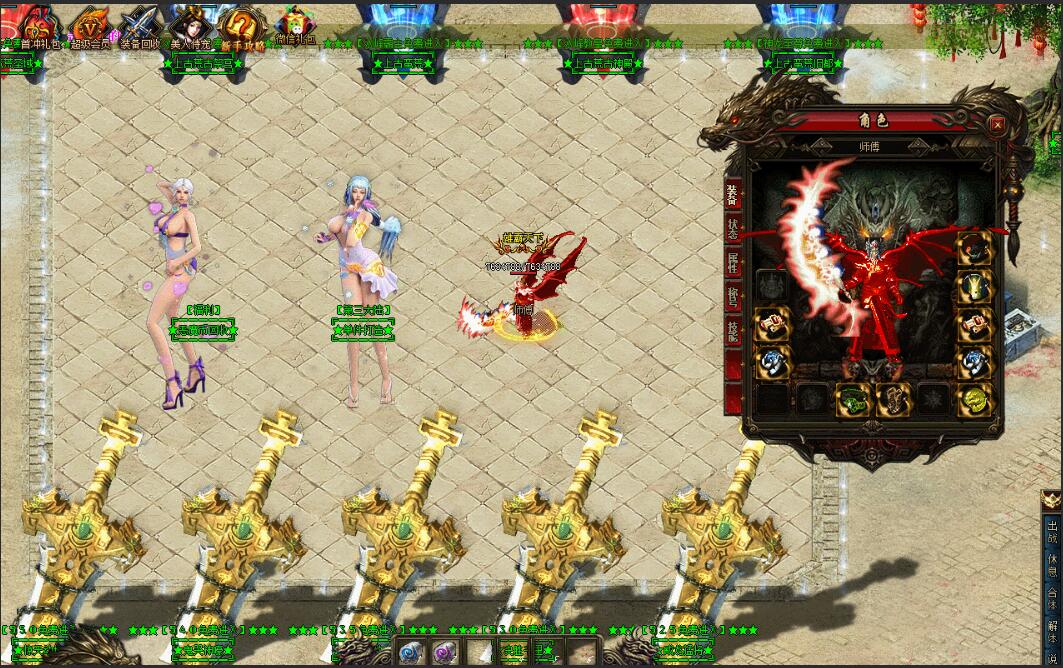This screenshot has height=668, width=1063.
Task: Click the 装备回收 crossed swords icon
Action: click(x=139, y=24)
